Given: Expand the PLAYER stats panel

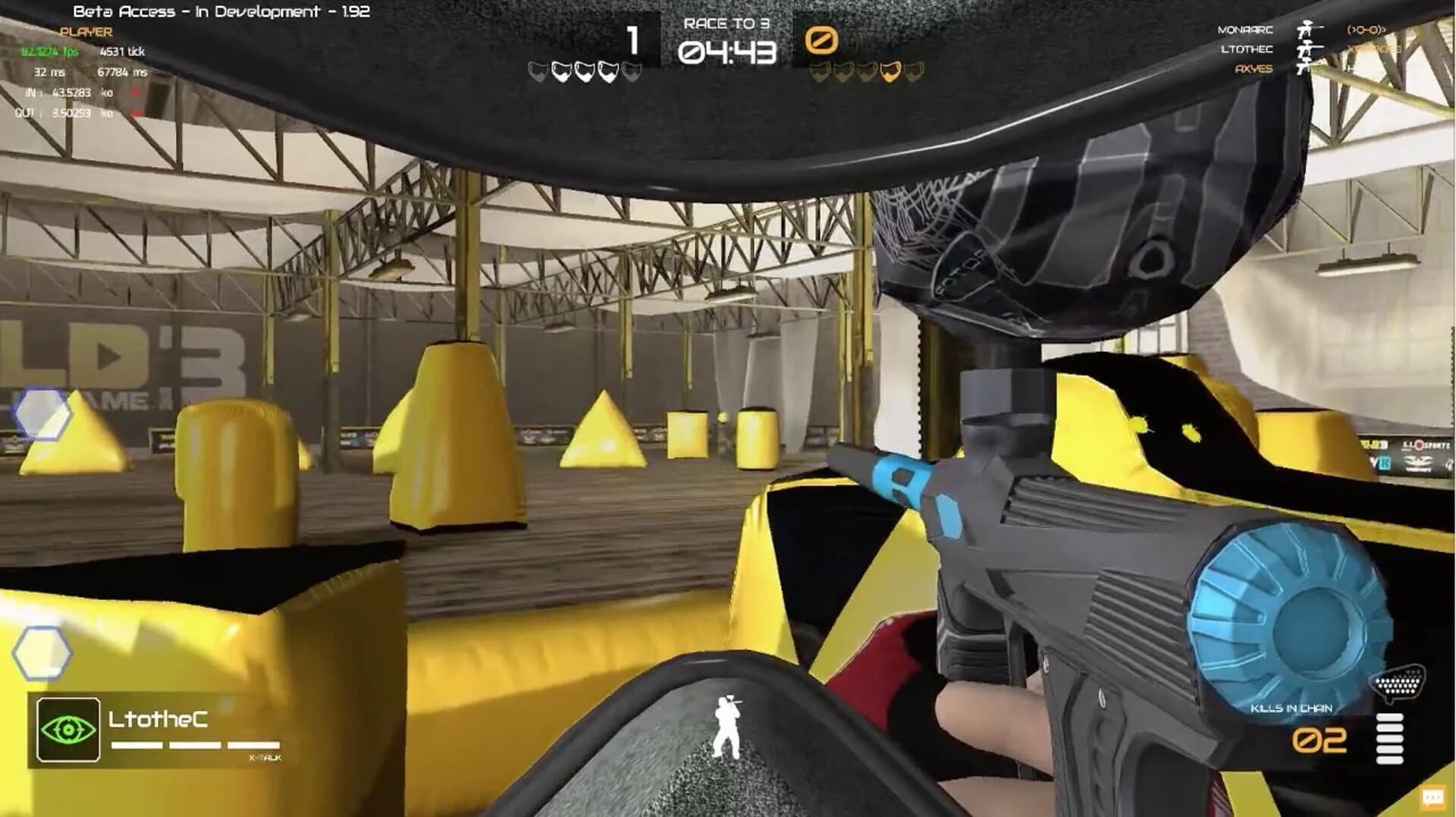Looking at the screenshot, I should 86,33.
